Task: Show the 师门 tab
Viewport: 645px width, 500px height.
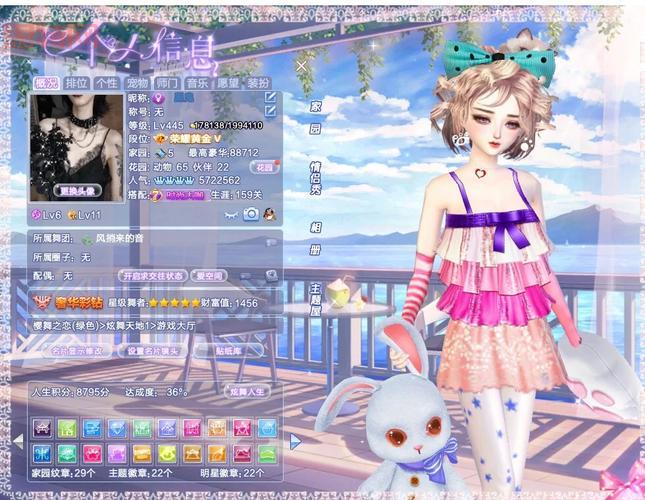Action: [167, 83]
